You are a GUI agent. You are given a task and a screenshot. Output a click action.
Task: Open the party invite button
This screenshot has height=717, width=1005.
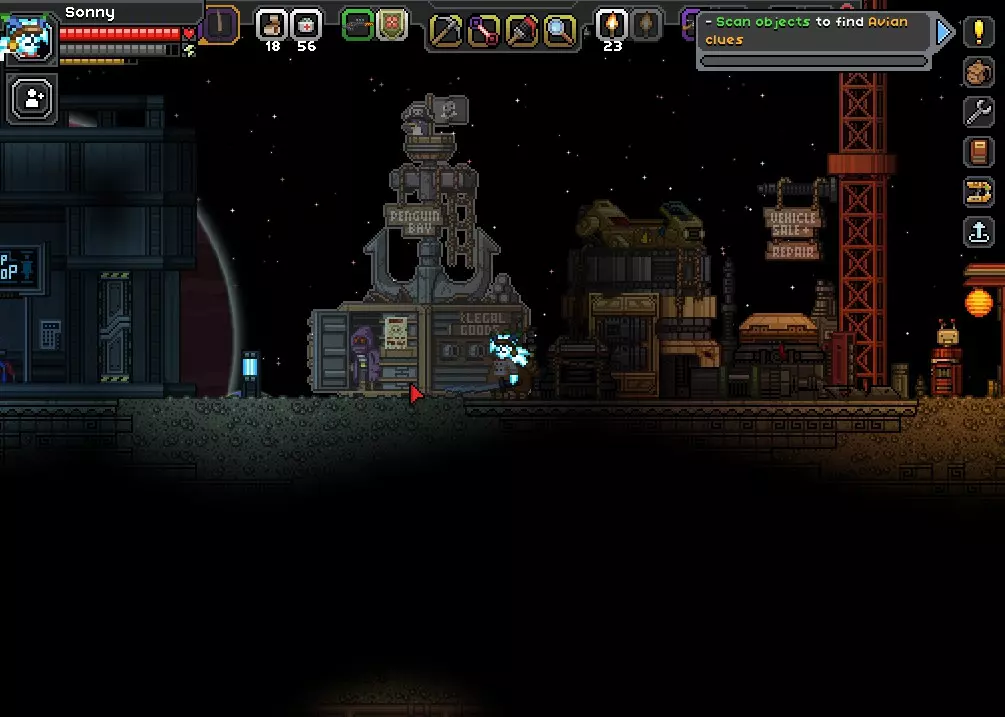pyautogui.click(x=32, y=98)
